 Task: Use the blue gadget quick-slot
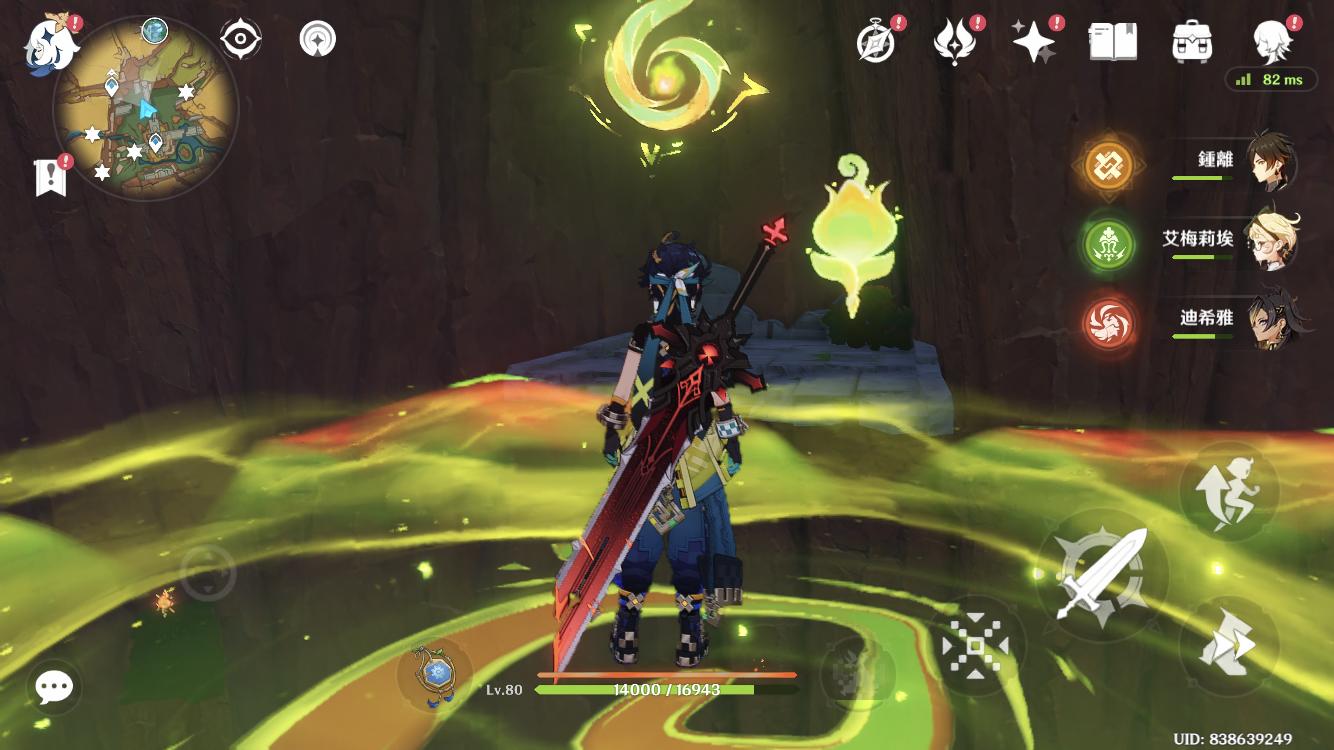pyautogui.click(x=435, y=672)
